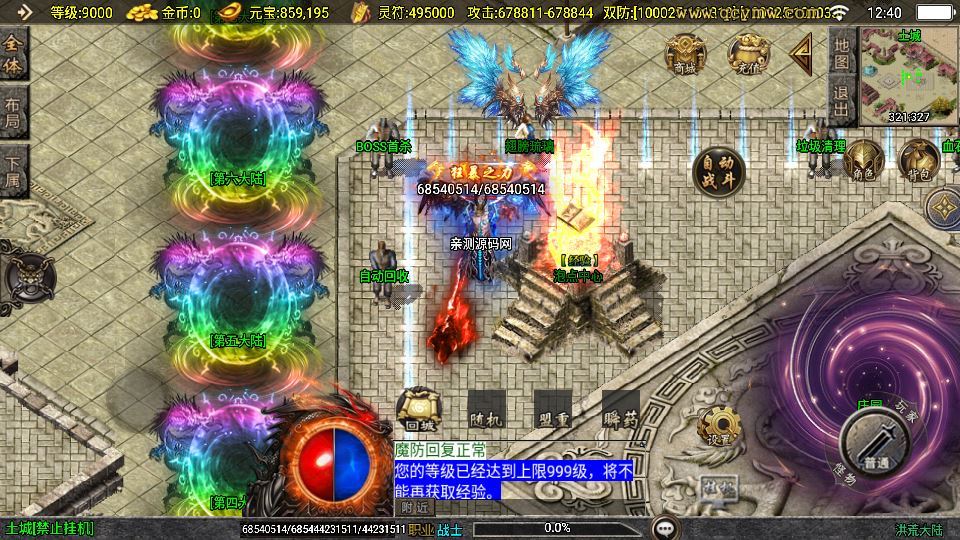Screen dimensions: 960x540
Task: Select the 布局 layout tab
Action: click(13, 111)
